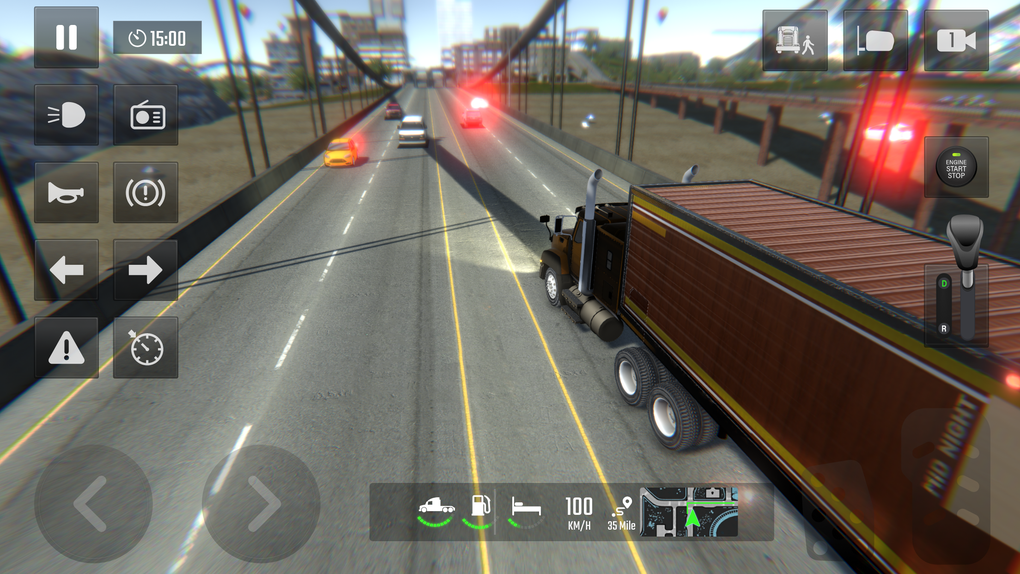Open the radio
Image resolution: width=1020 pixels, height=574 pixels.
146,115
